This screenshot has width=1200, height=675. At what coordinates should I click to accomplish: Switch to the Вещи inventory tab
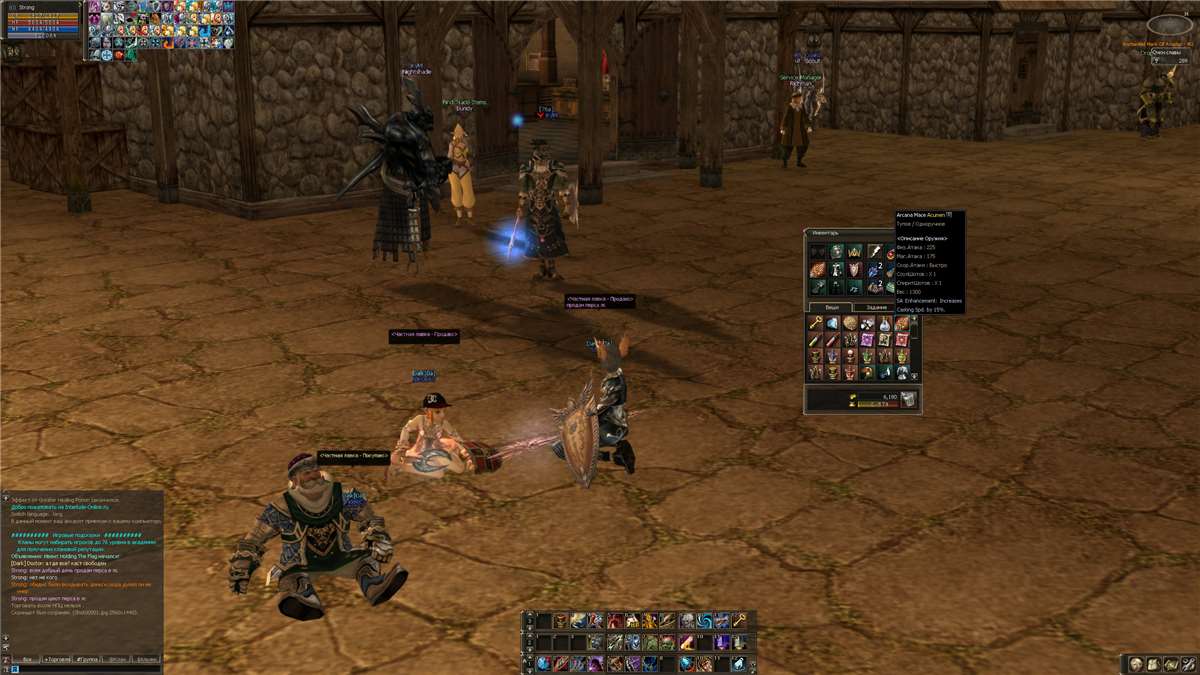tap(831, 307)
